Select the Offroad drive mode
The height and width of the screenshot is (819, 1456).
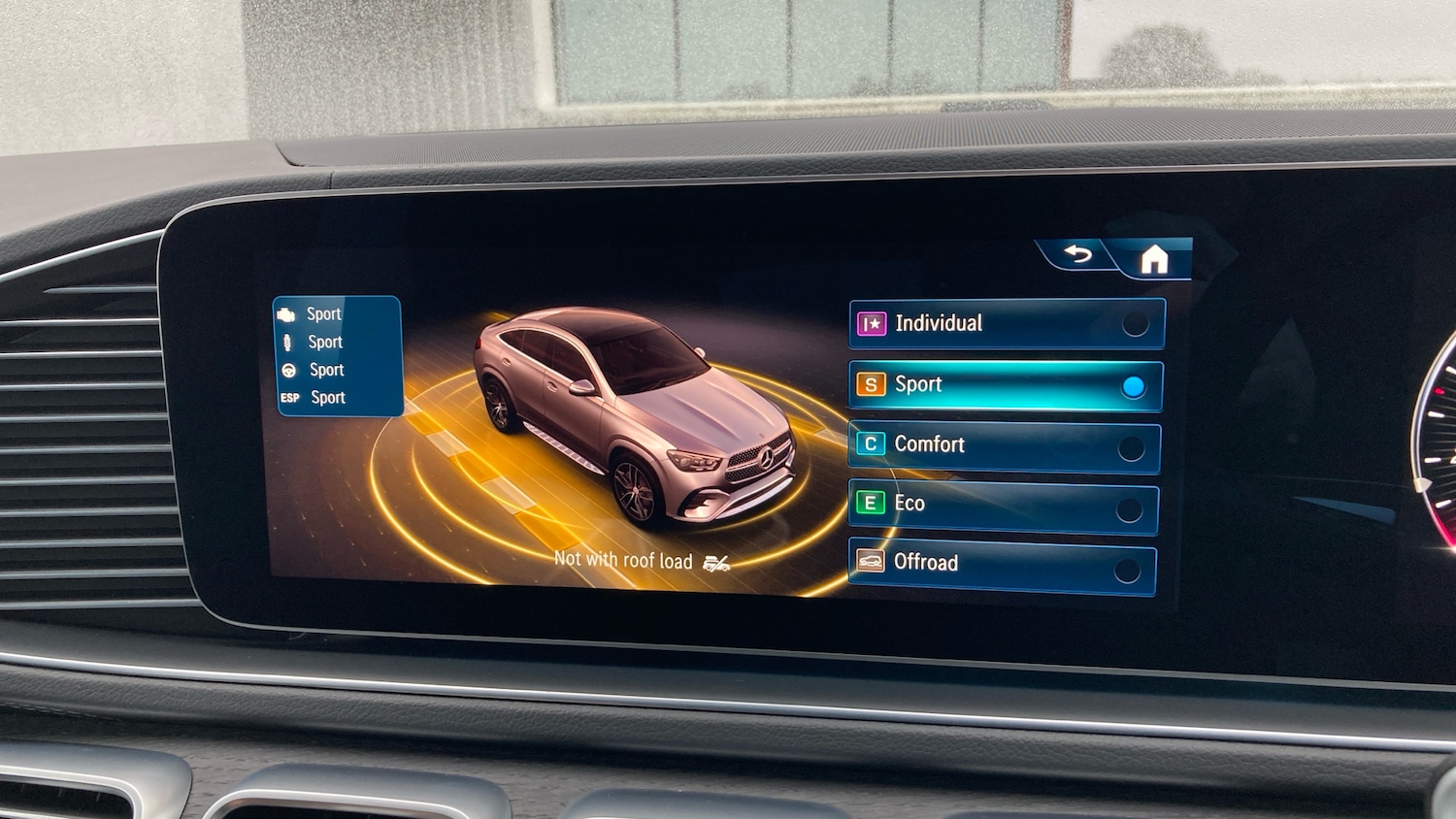point(1003,564)
